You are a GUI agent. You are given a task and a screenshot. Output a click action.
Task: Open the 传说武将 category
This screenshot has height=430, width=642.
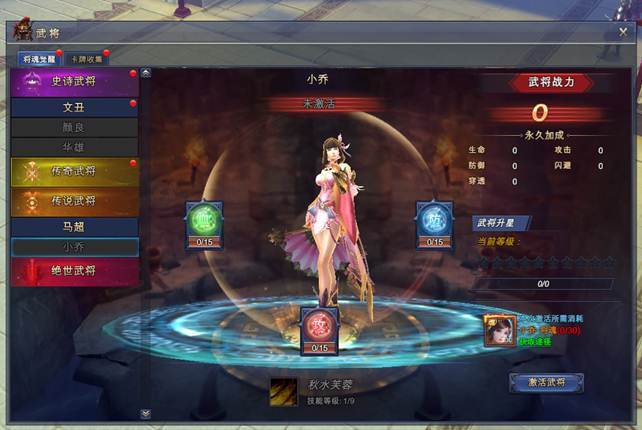coord(74,202)
